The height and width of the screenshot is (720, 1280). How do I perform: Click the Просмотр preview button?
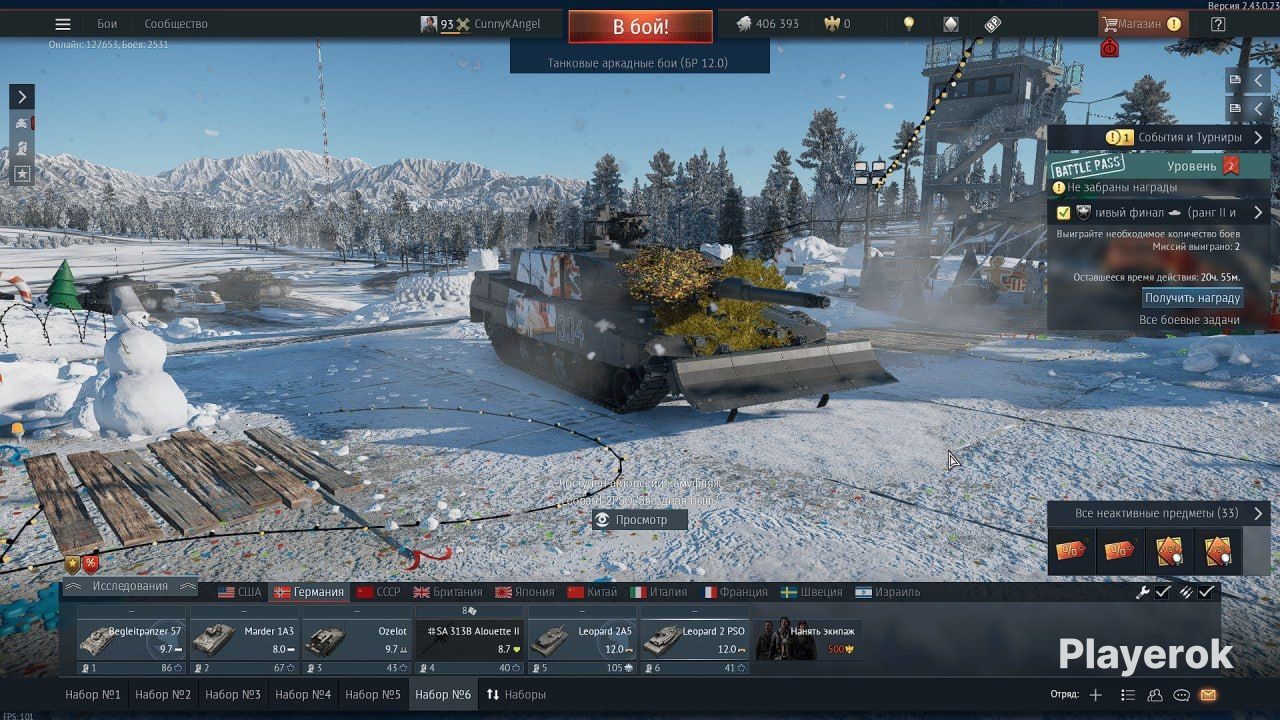(640, 520)
